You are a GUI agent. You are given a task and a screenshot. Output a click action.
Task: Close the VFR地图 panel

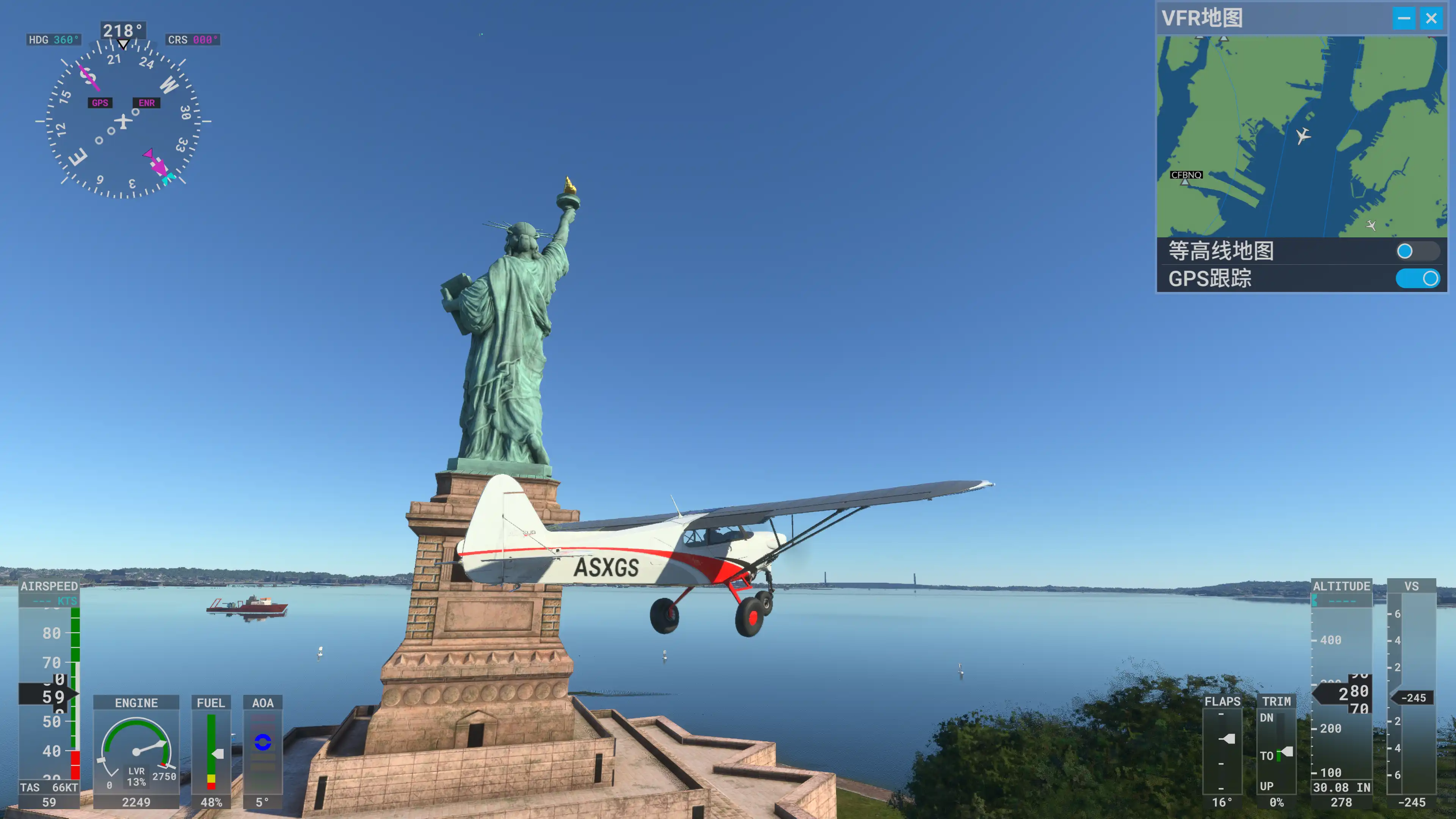pyautogui.click(x=1431, y=19)
